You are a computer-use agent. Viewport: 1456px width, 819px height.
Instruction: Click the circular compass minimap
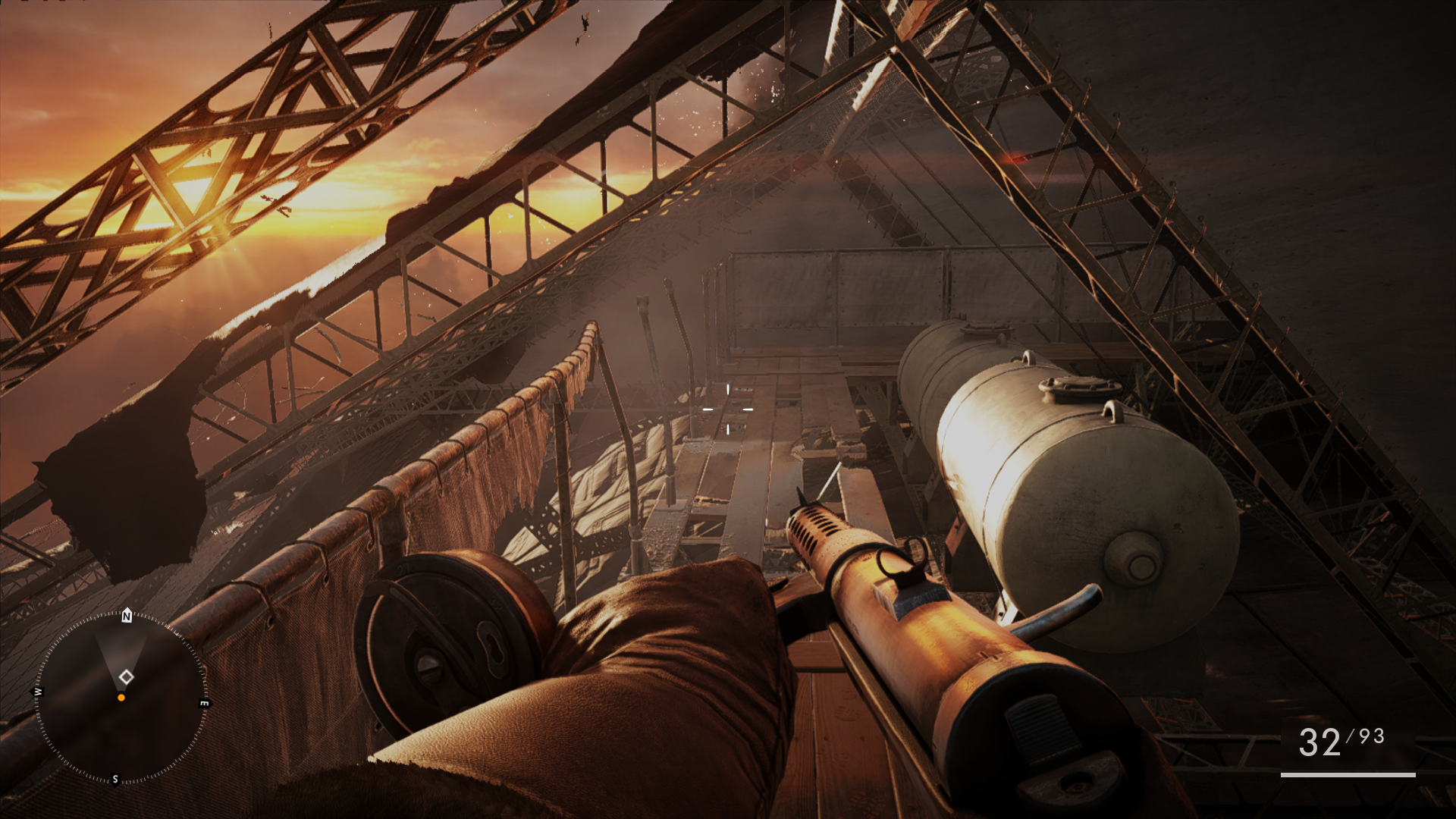tap(121, 697)
